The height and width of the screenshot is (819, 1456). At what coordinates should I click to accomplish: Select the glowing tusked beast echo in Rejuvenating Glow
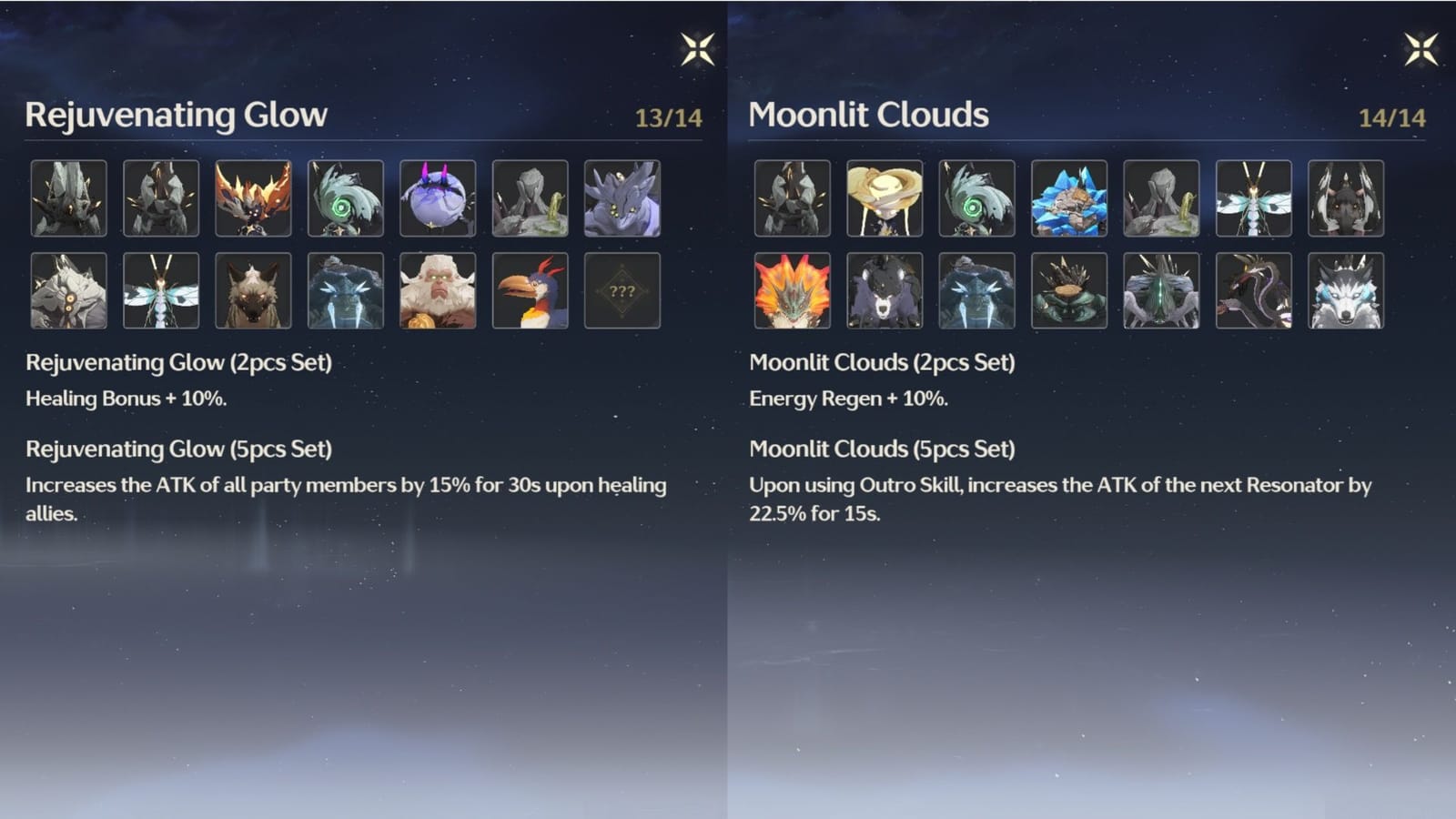click(345, 291)
